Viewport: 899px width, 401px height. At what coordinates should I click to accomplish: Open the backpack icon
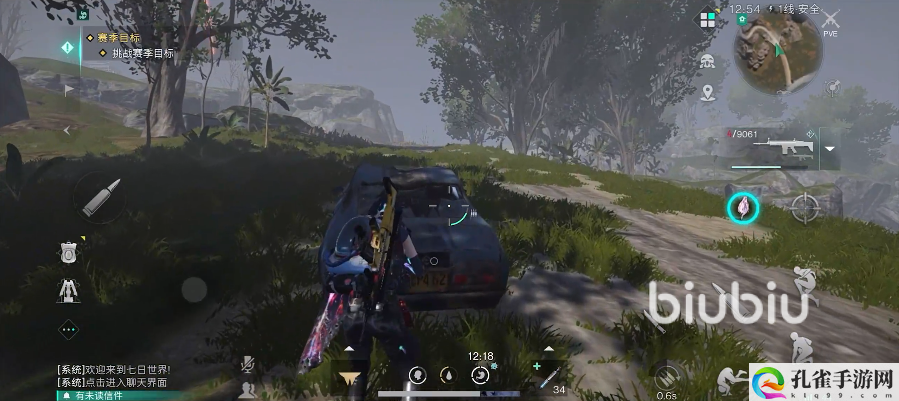(x=68, y=252)
